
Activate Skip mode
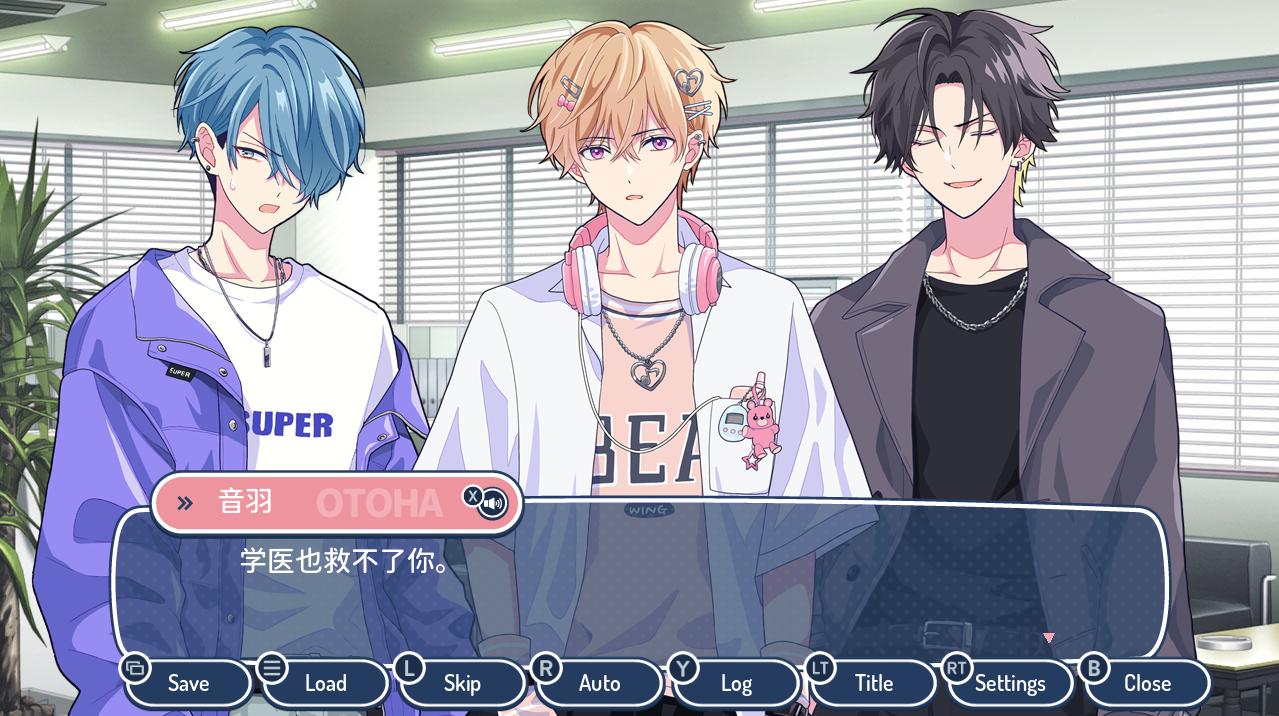[462, 683]
